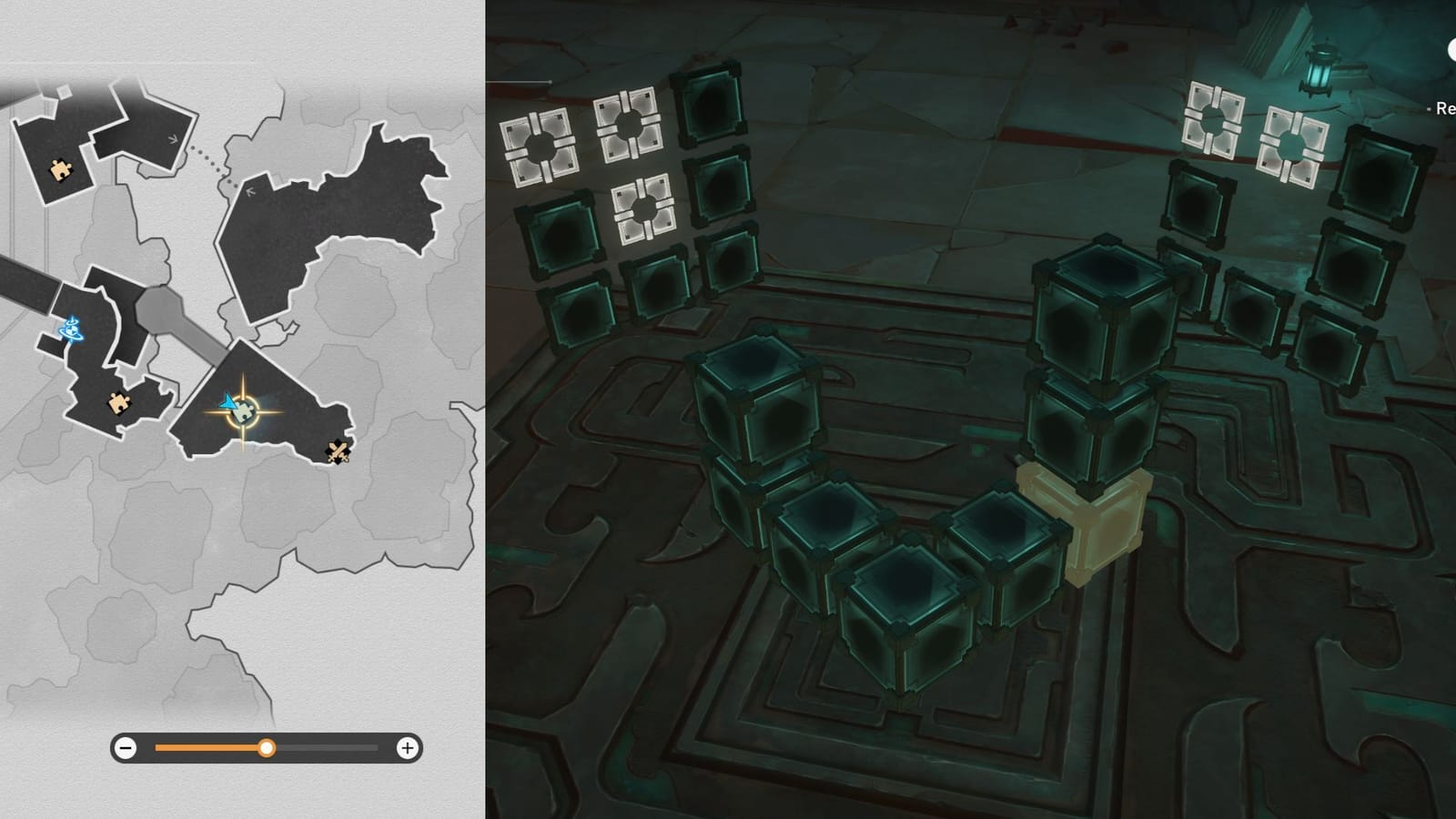Image resolution: width=1456 pixels, height=819 pixels.
Task: Click the orange zoom slider handle
Action: tap(267, 750)
